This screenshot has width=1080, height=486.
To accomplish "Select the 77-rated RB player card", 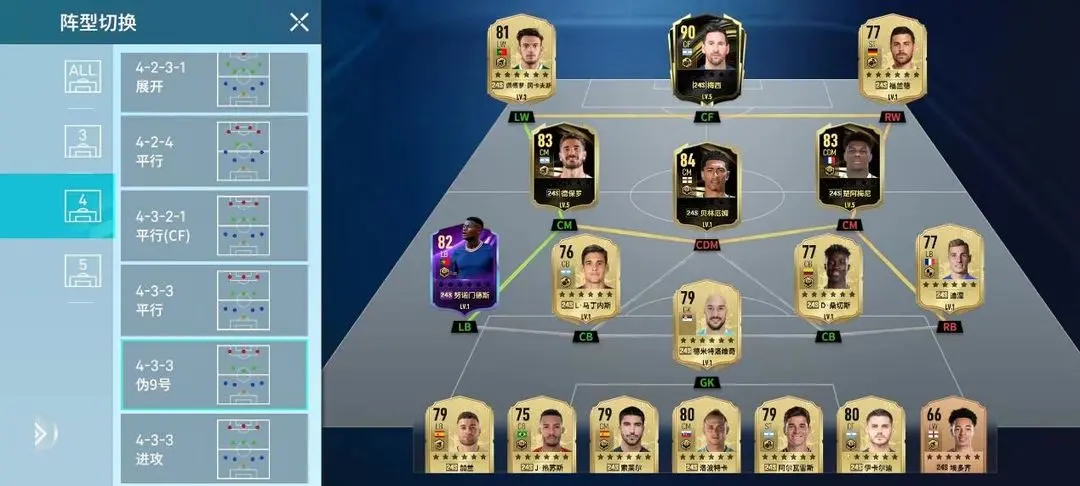I will 949,270.
